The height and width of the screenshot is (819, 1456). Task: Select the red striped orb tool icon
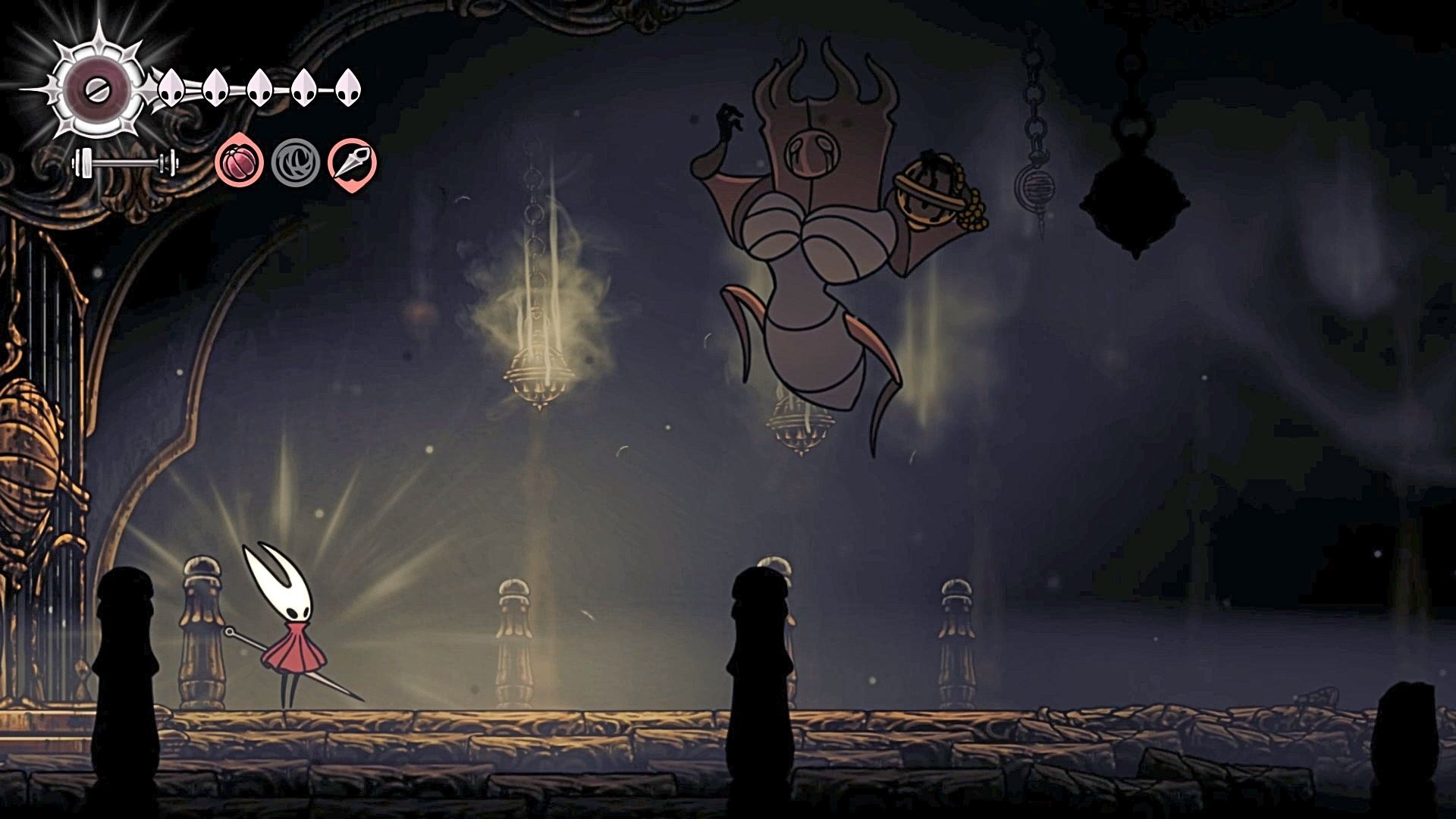point(239,163)
